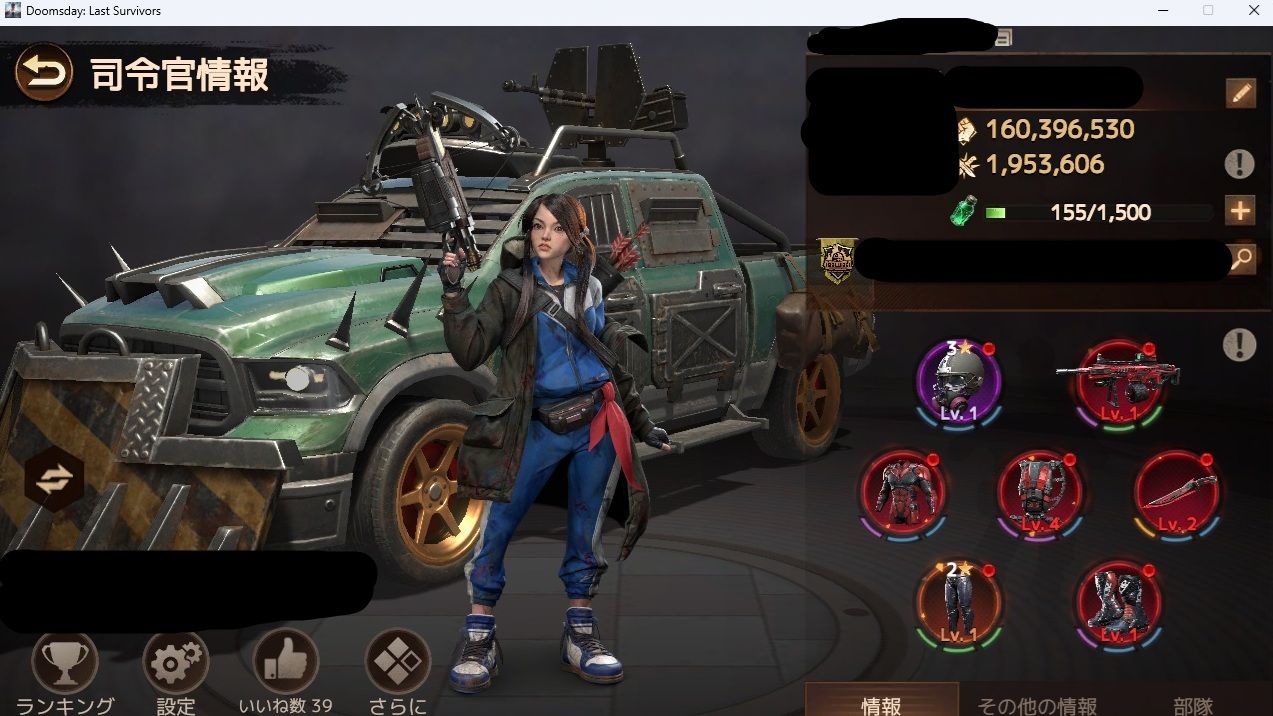Edit the commander name with the pencil
Viewport: 1273px width, 716px height.
[1240, 94]
